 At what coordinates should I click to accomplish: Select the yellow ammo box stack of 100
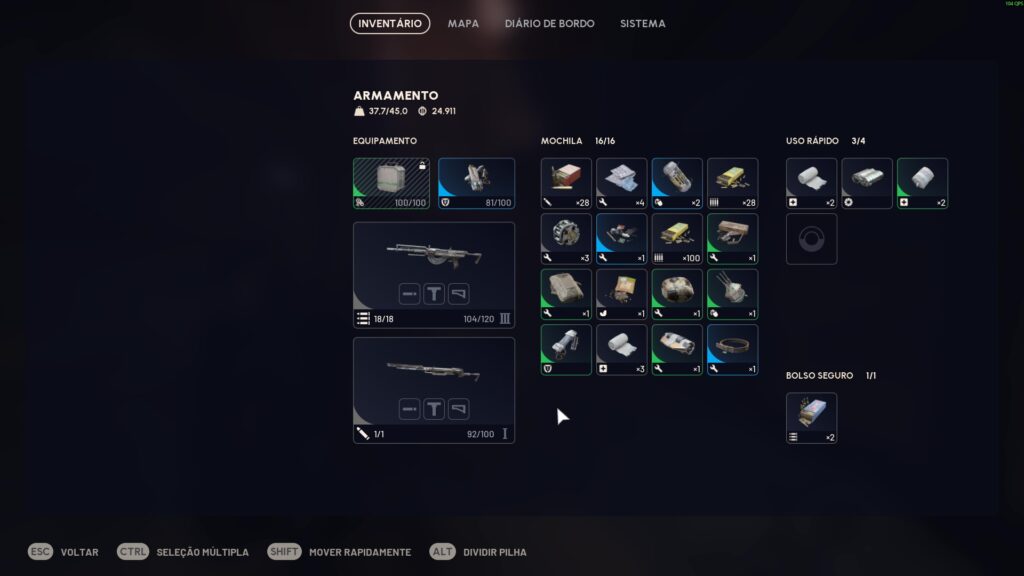(677, 238)
